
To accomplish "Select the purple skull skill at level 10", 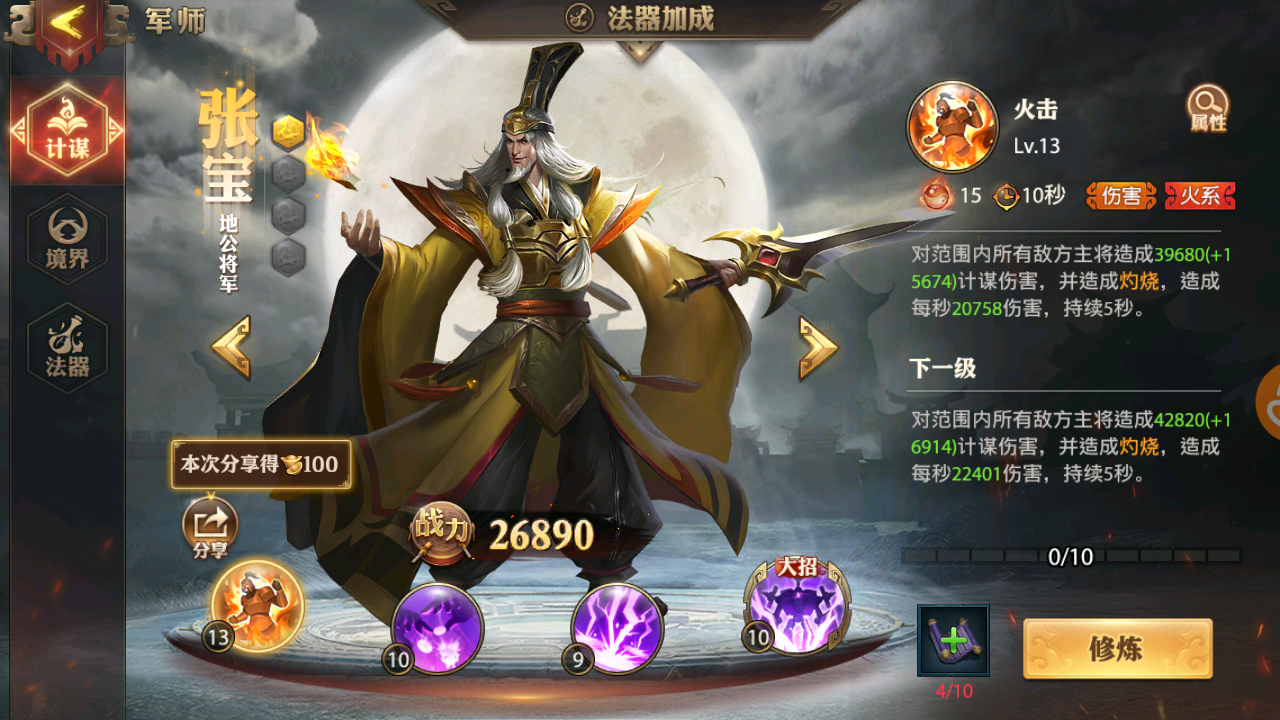I will (x=438, y=629).
